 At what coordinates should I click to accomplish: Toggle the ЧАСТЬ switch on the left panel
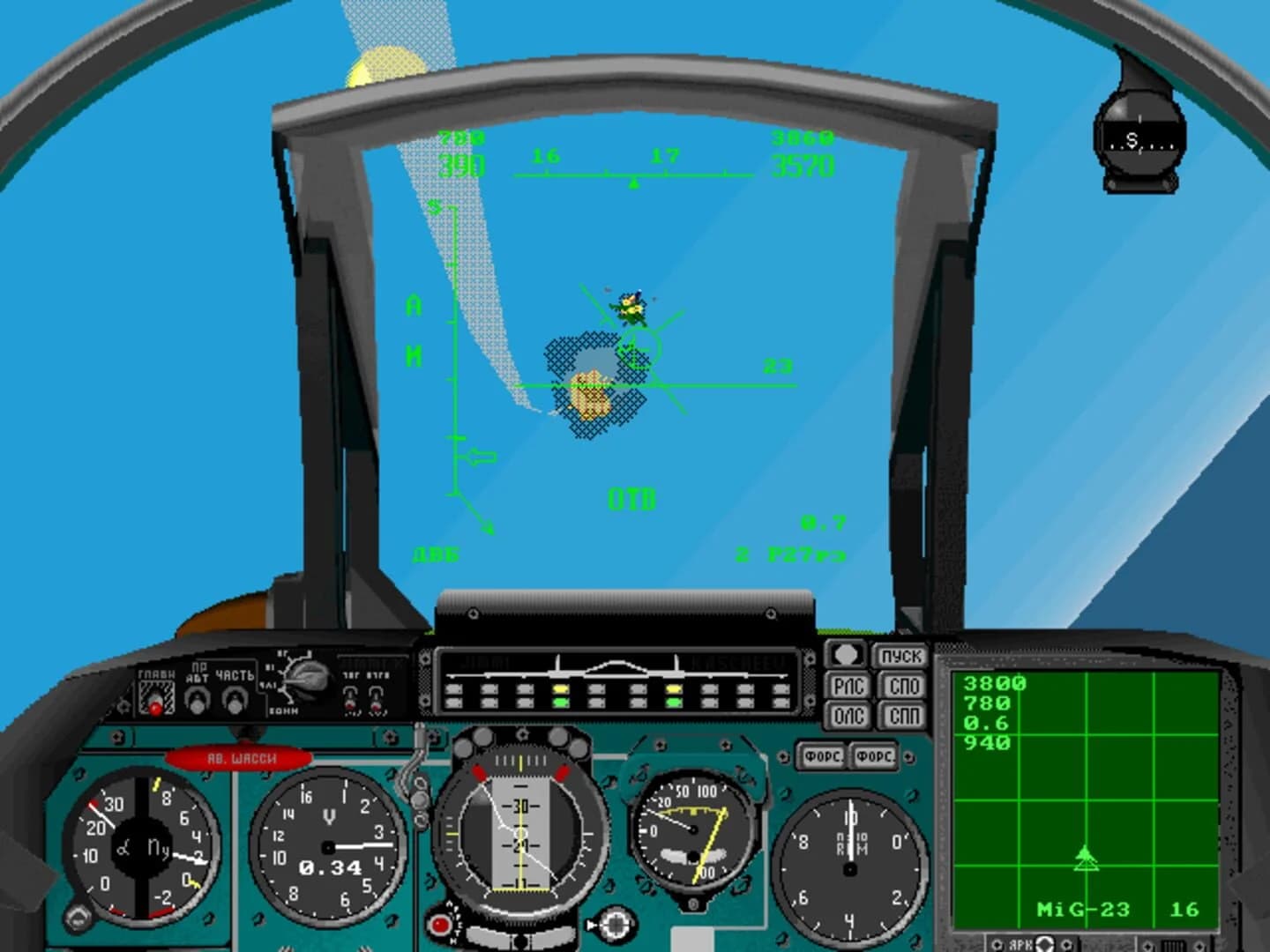232,701
